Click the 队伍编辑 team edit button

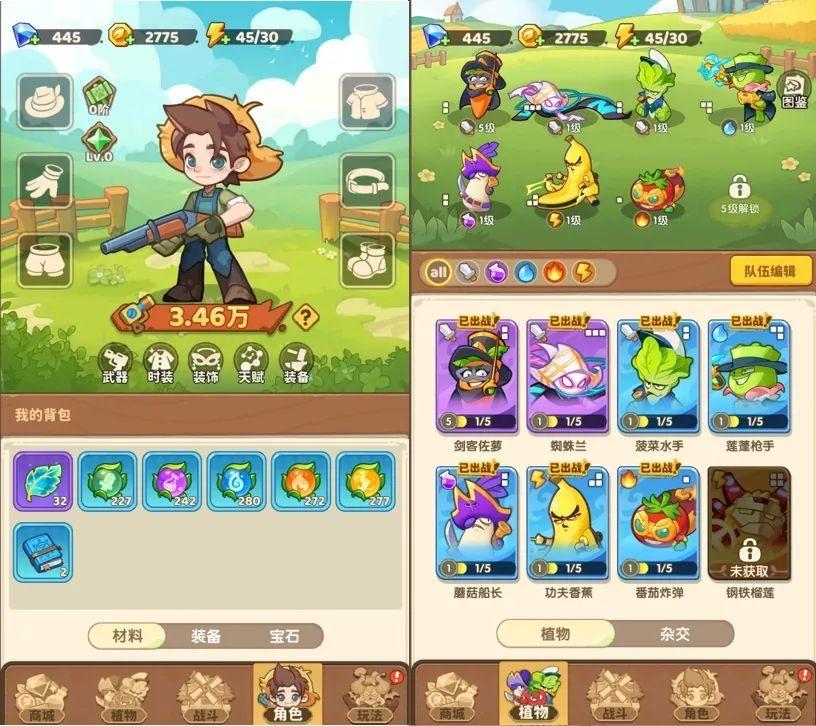click(763, 271)
